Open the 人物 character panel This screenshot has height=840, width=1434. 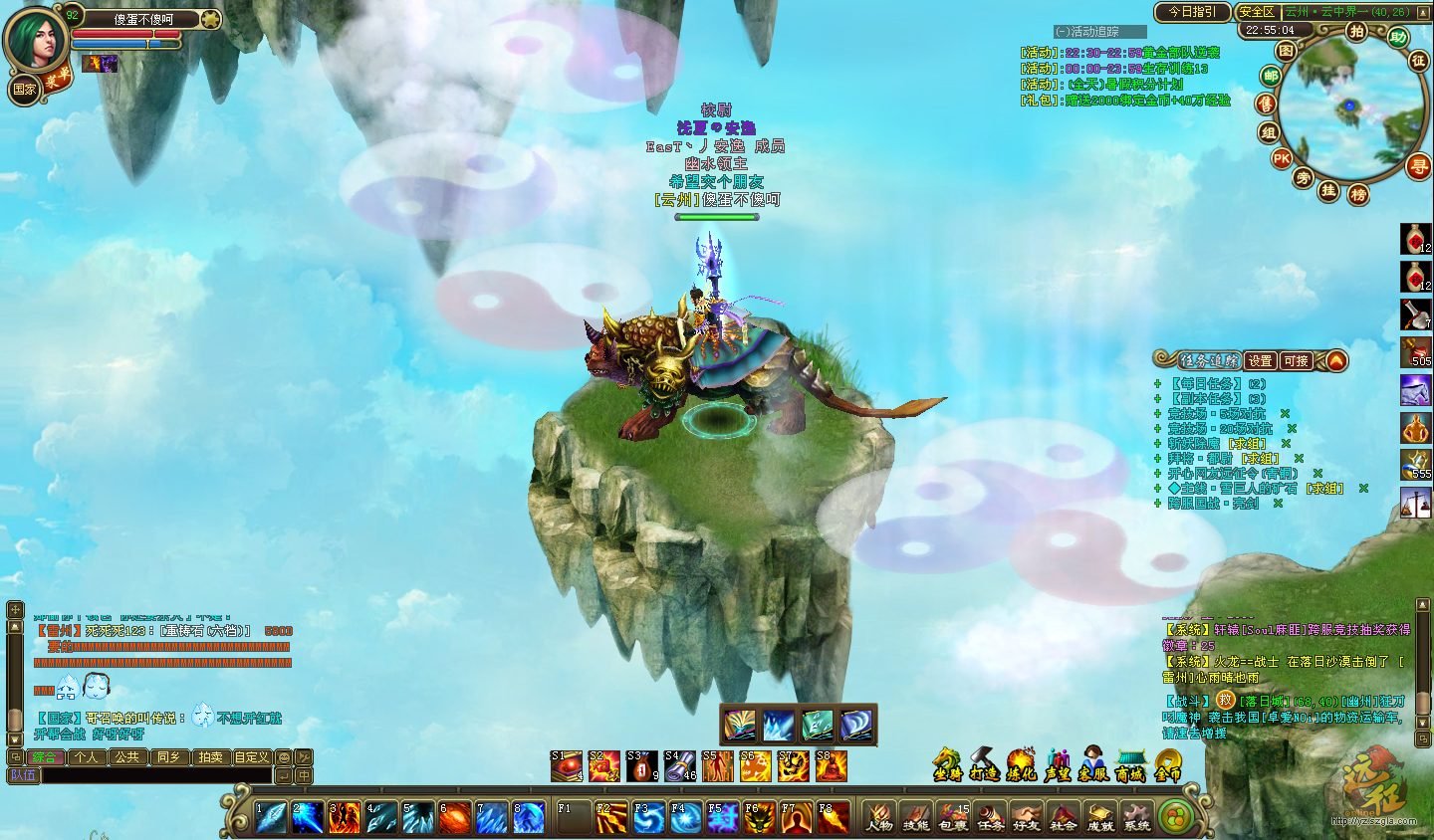click(878, 815)
